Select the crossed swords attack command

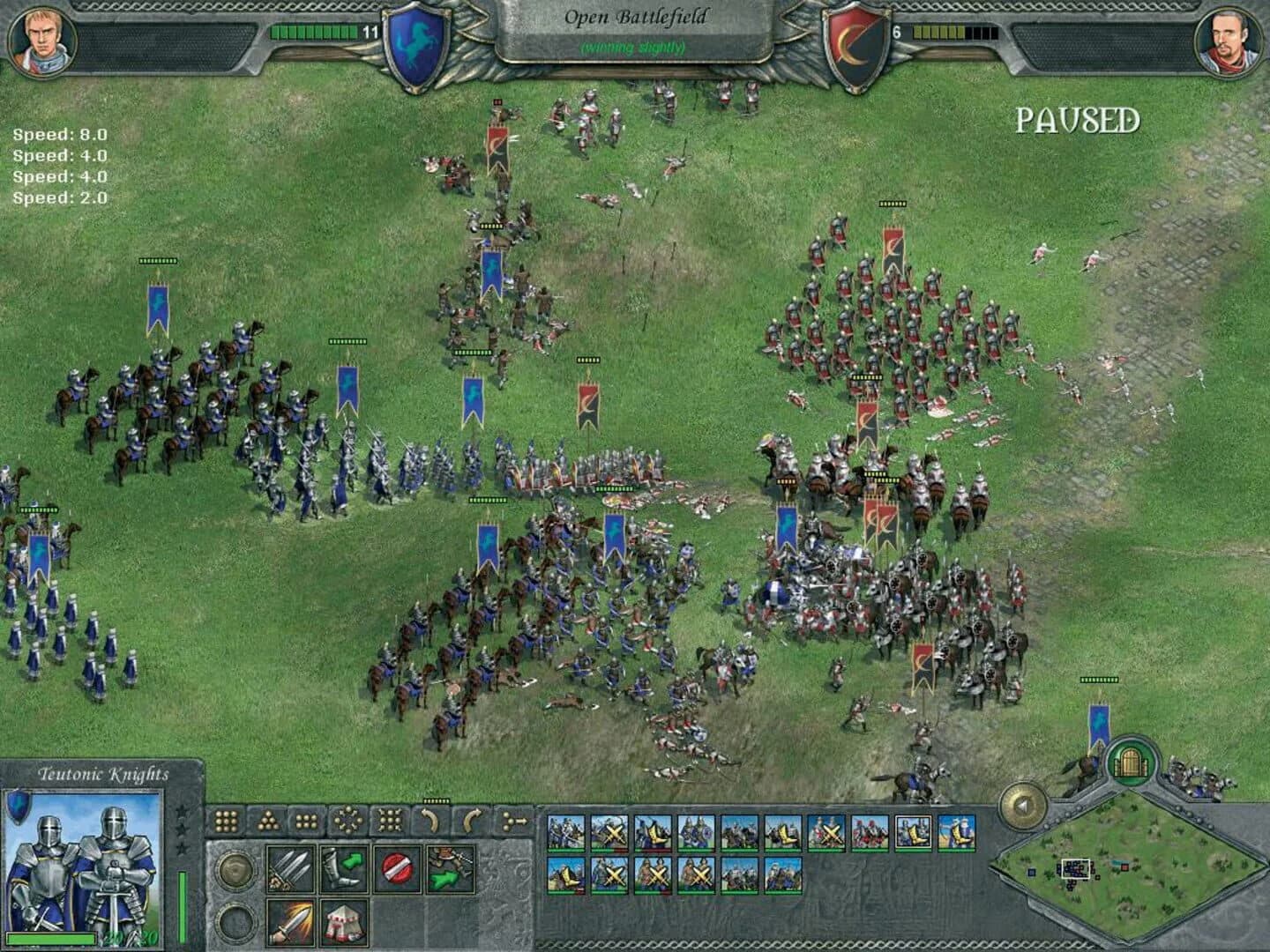pyautogui.click(x=290, y=867)
